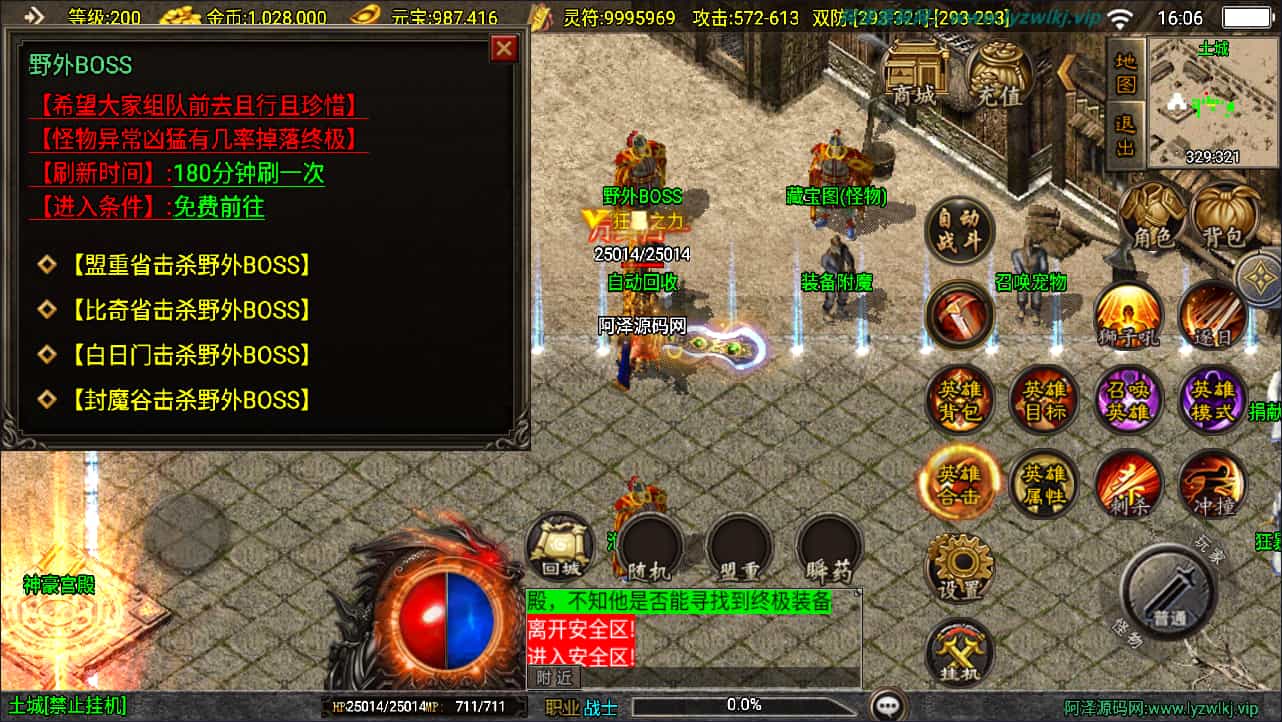1282x722 pixels.
Task: Click the 退出 exit button
Action: pos(1127,134)
